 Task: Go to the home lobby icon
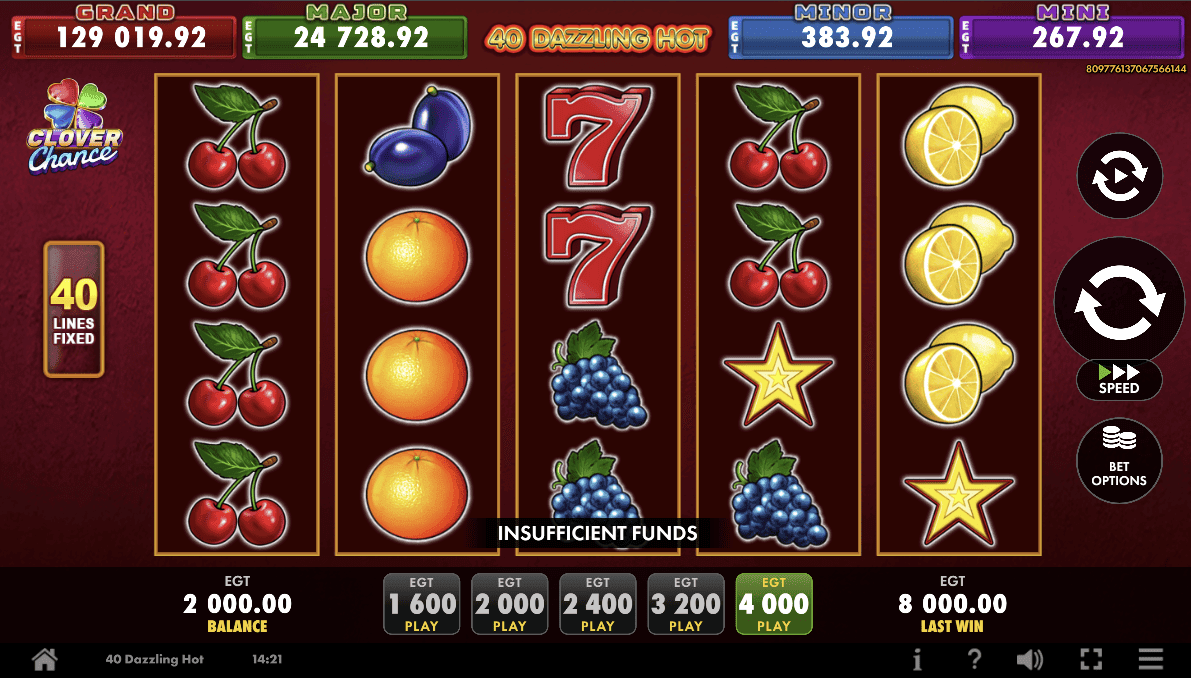[44, 660]
